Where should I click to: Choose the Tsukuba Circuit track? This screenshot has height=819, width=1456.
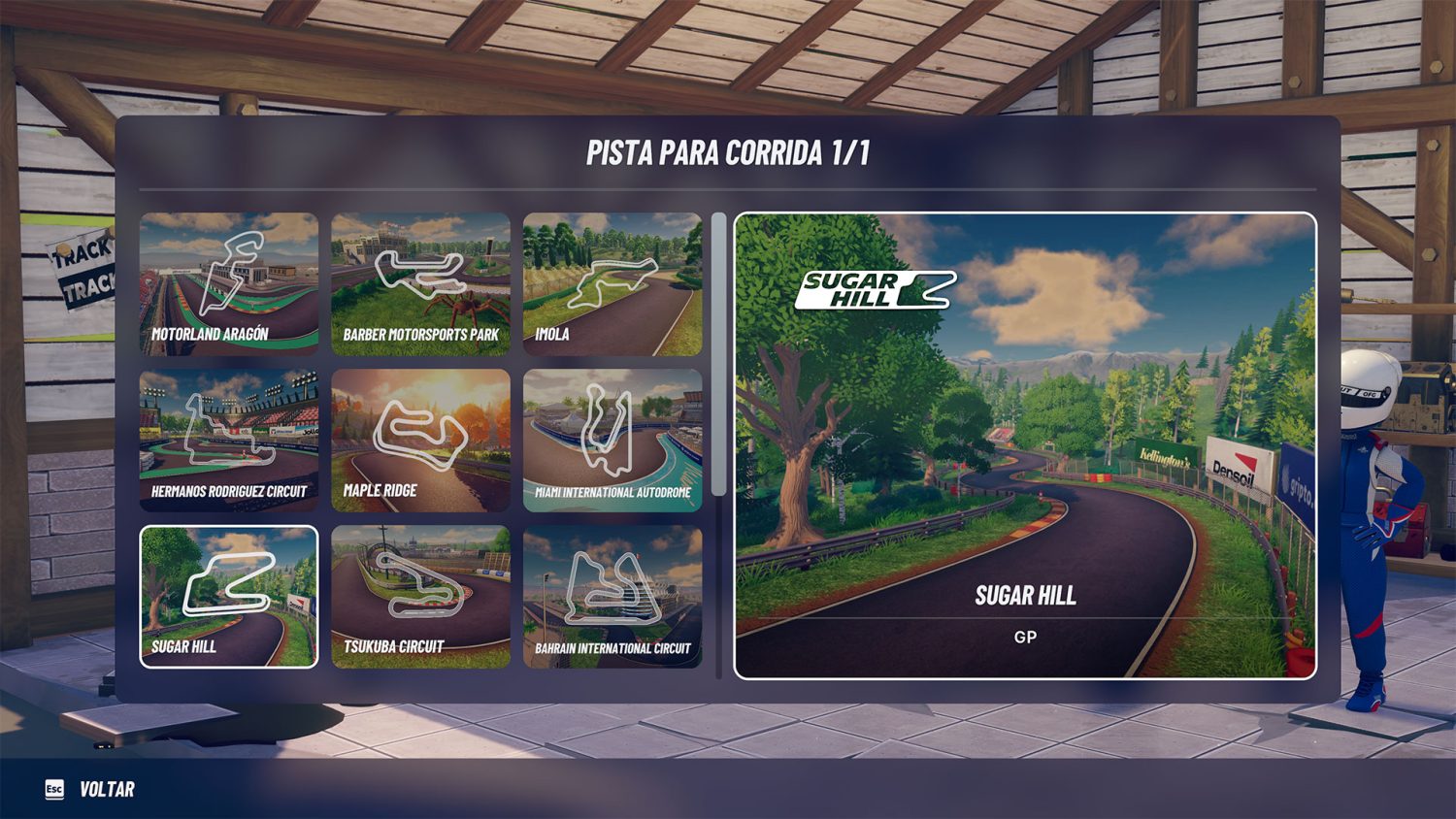tap(420, 597)
